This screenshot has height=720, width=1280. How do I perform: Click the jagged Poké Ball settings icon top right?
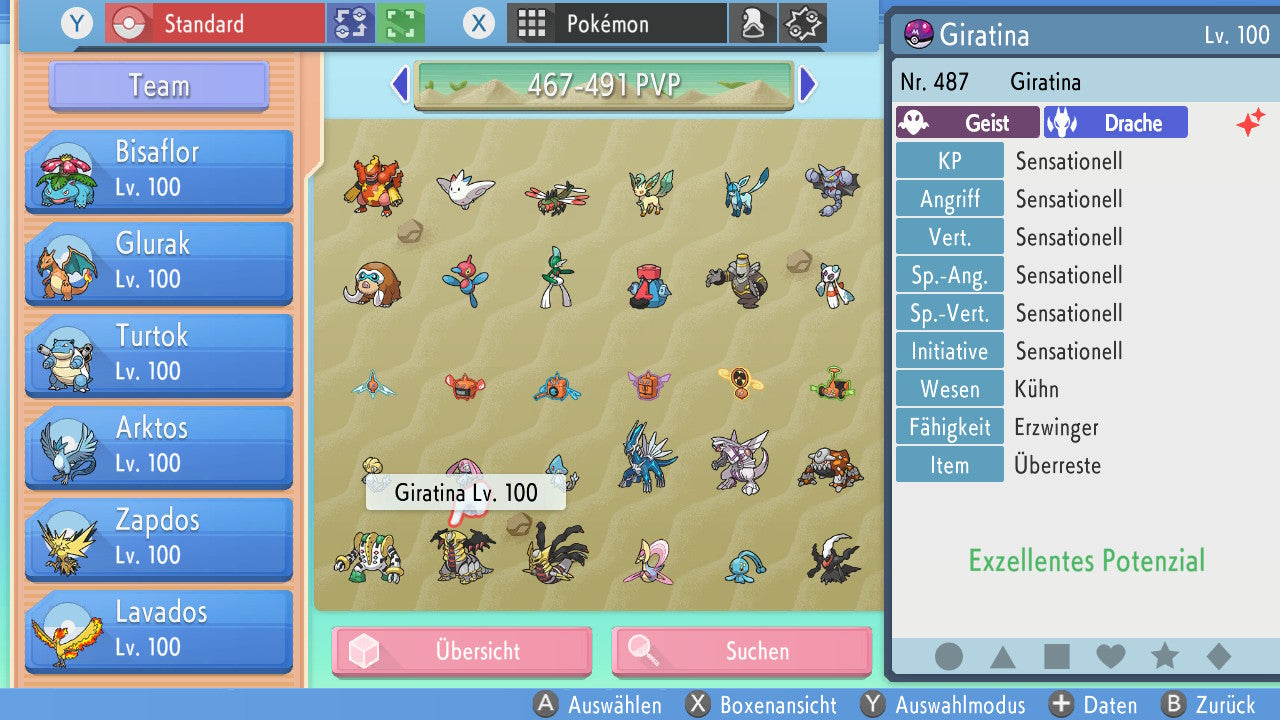(x=802, y=23)
